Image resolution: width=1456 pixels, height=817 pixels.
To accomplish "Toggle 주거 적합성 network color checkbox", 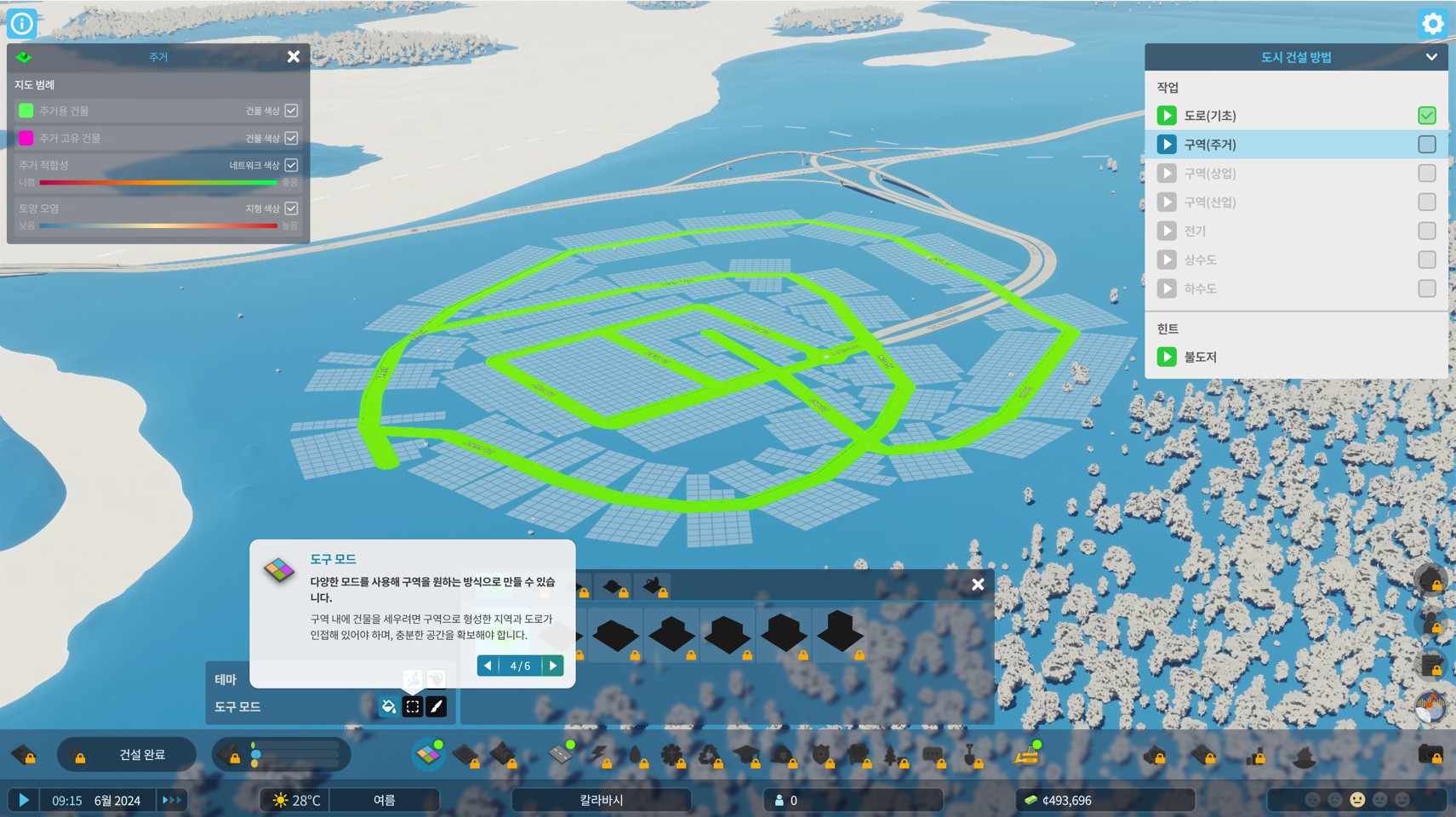I will (x=291, y=165).
